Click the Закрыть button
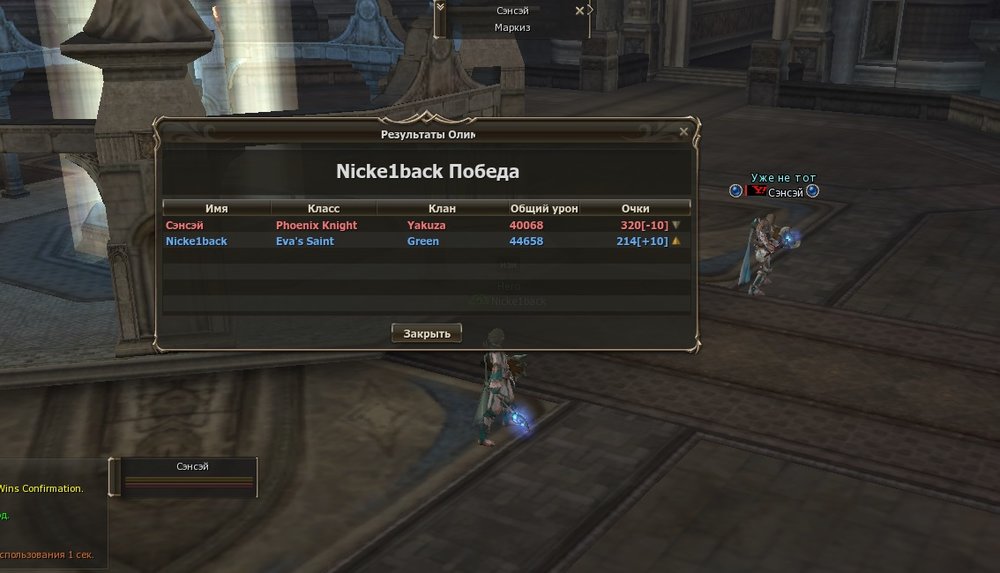1000x573 pixels. coord(426,333)
